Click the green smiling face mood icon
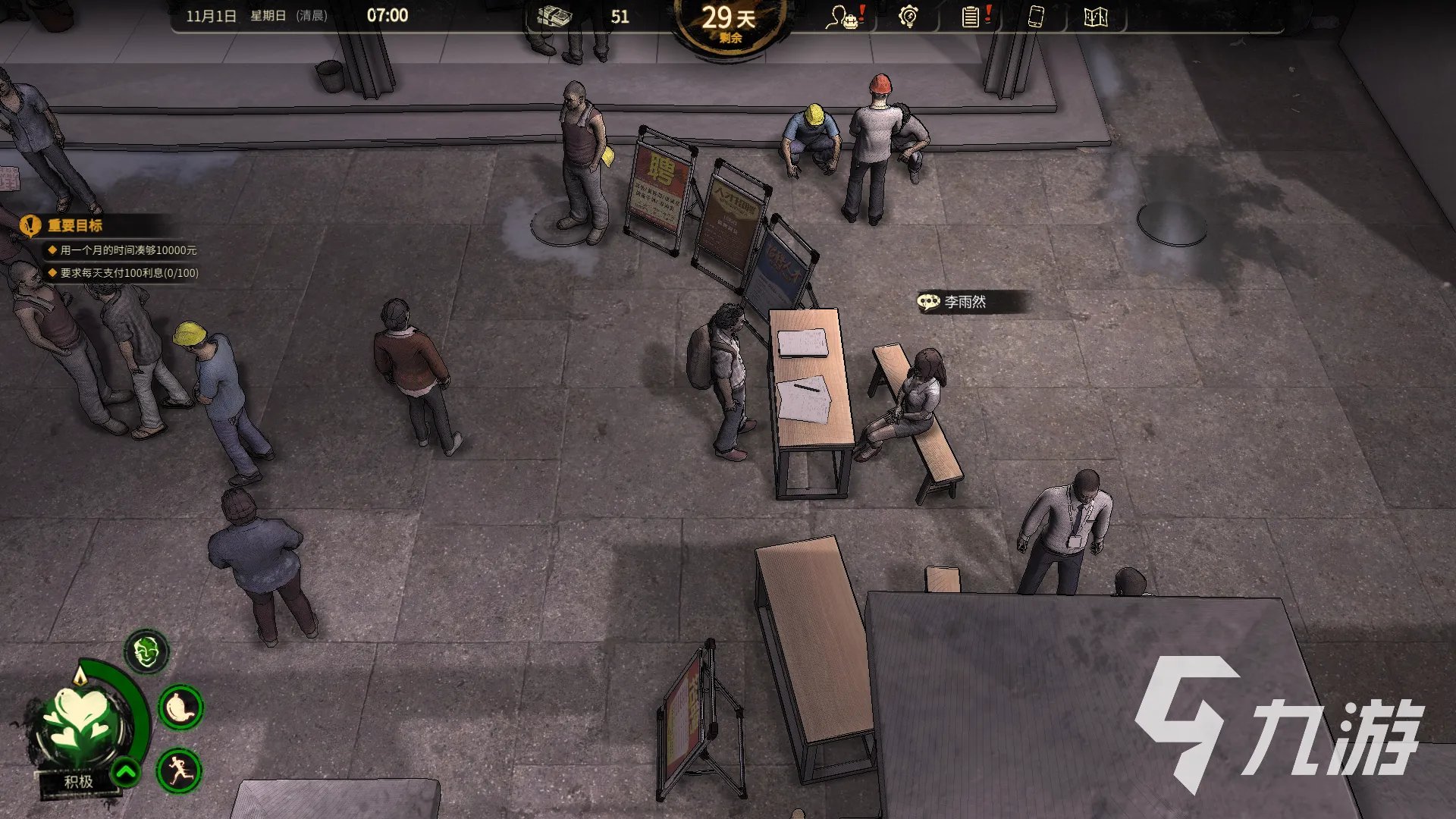This screenshot has width=1456, height=819. 146,651
